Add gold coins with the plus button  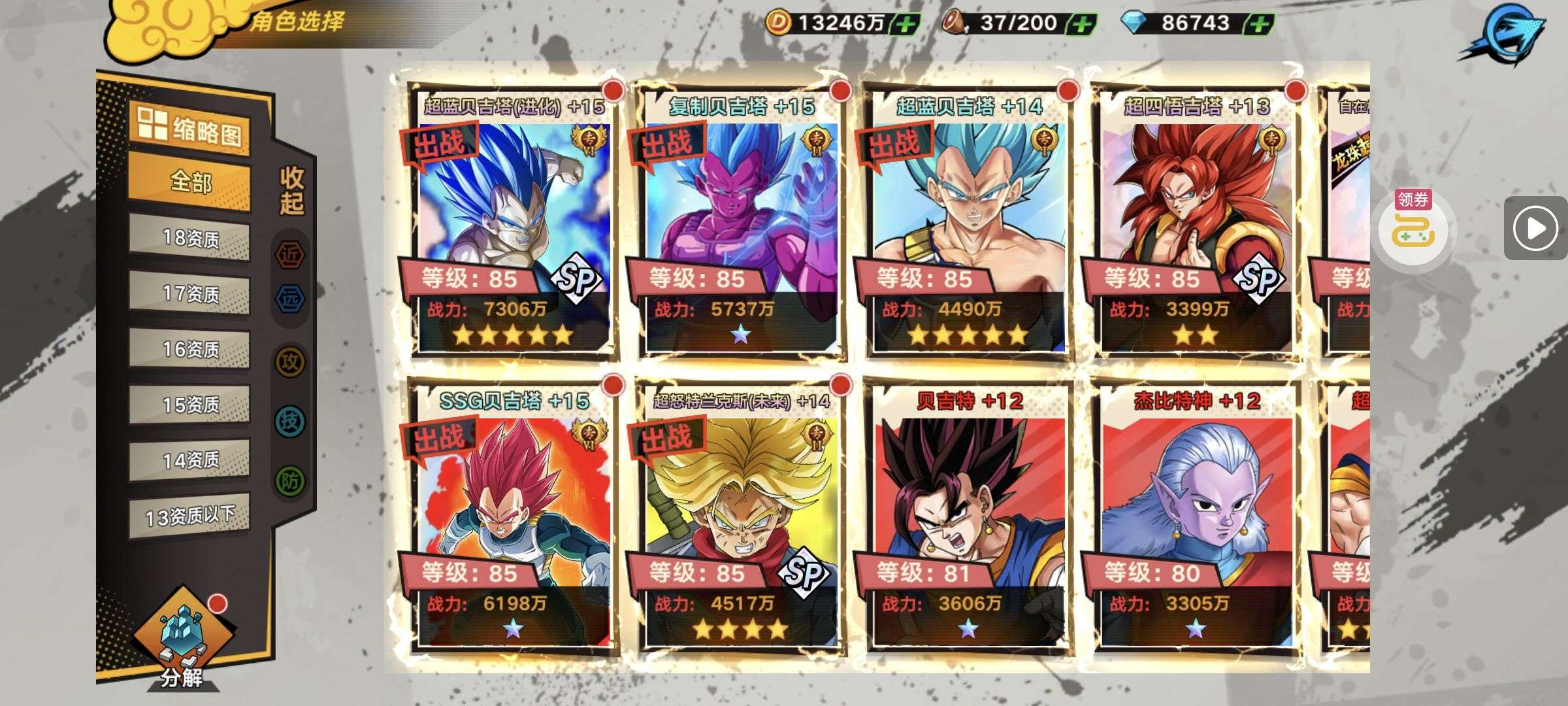tap(906, 24)
